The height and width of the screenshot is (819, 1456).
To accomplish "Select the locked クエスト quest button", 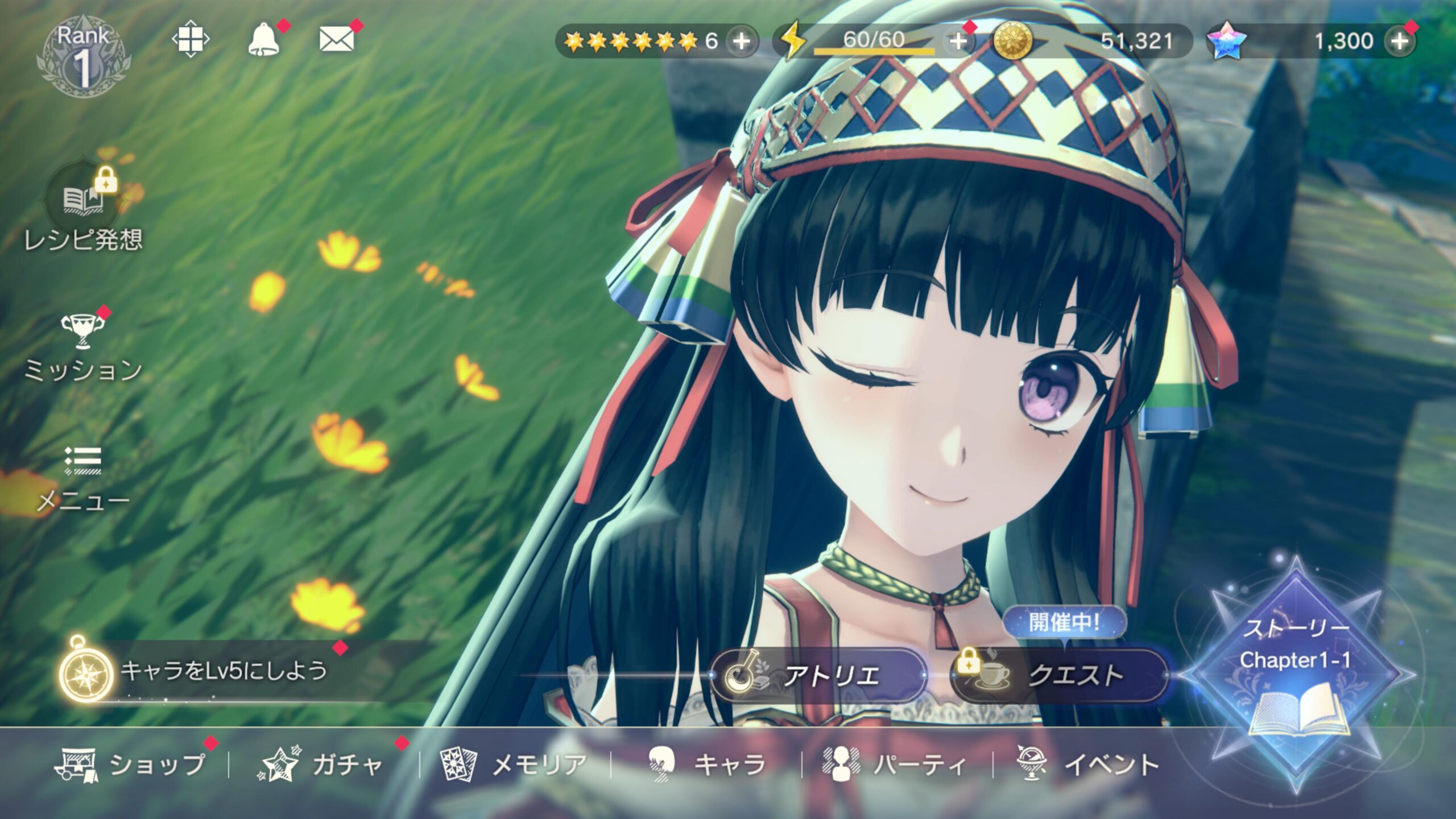I will [x=1059, y=676].
